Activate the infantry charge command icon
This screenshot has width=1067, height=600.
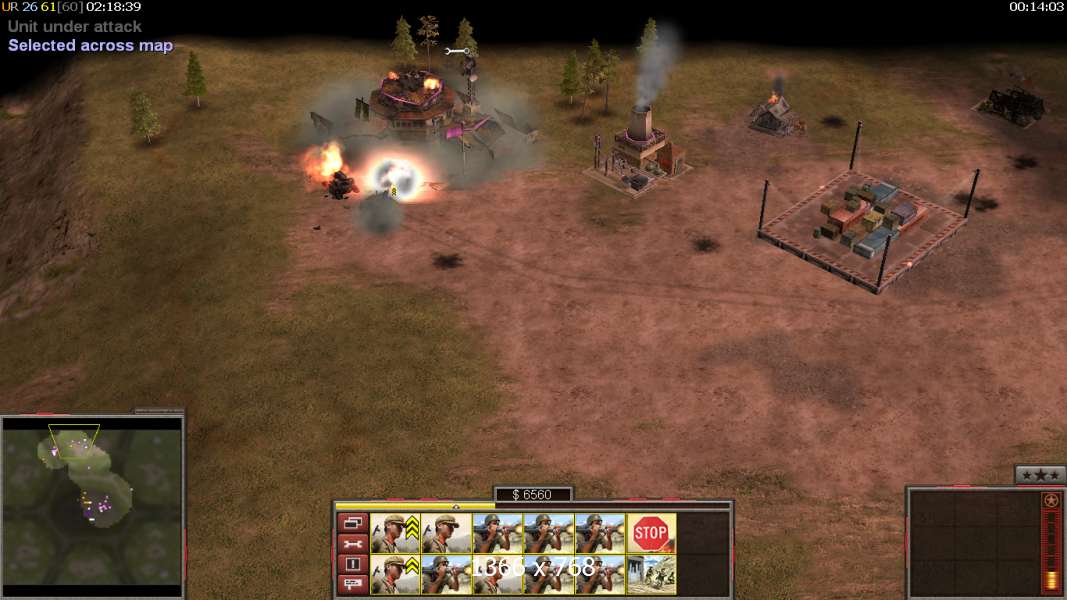(651, 574)
